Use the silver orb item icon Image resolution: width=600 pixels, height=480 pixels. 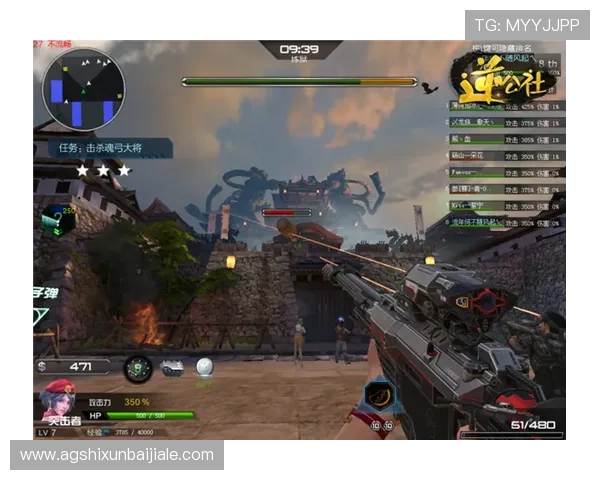pos(205,369)
